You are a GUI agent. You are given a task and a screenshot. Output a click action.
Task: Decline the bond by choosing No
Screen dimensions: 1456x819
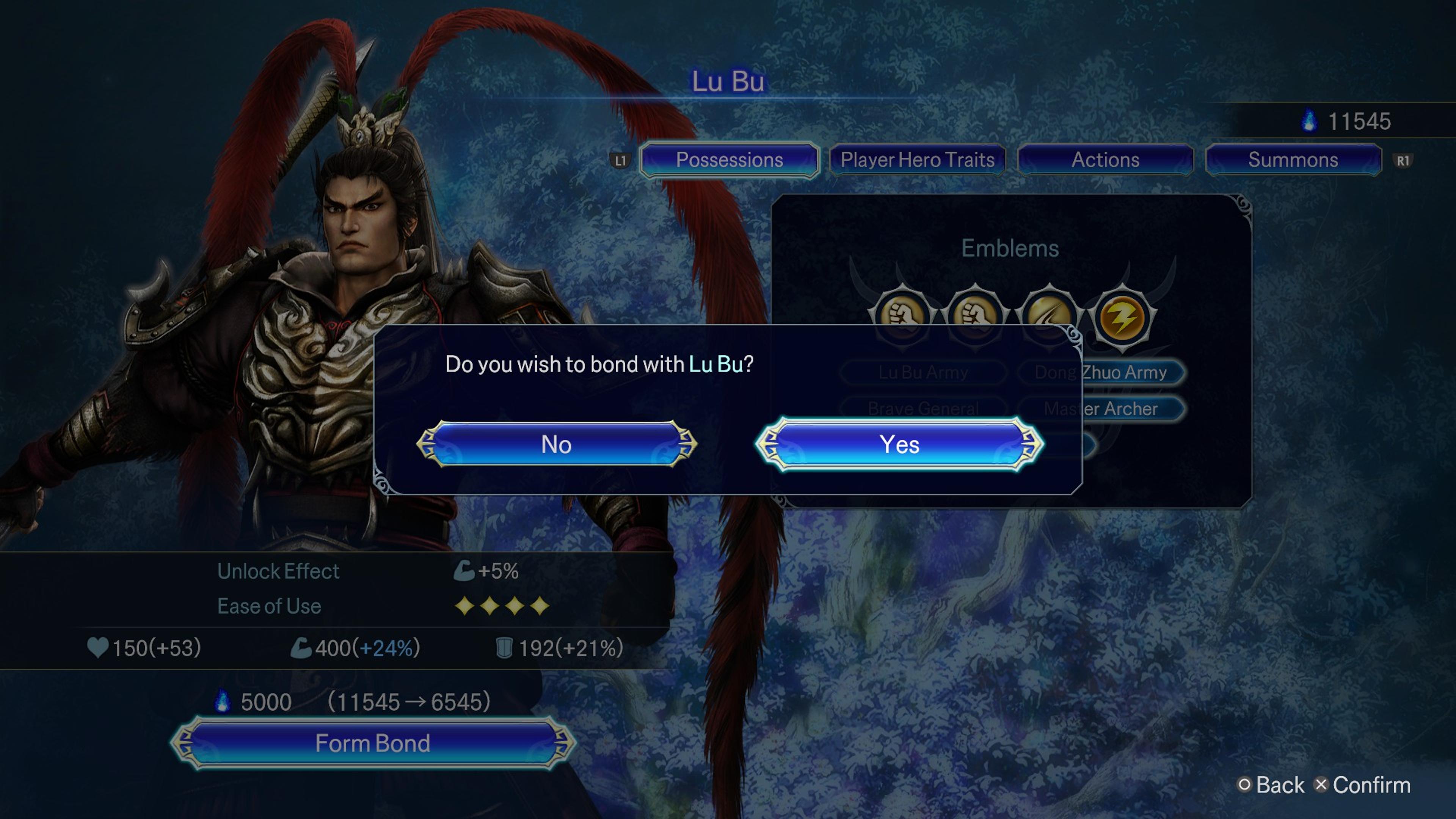[556, 444]
